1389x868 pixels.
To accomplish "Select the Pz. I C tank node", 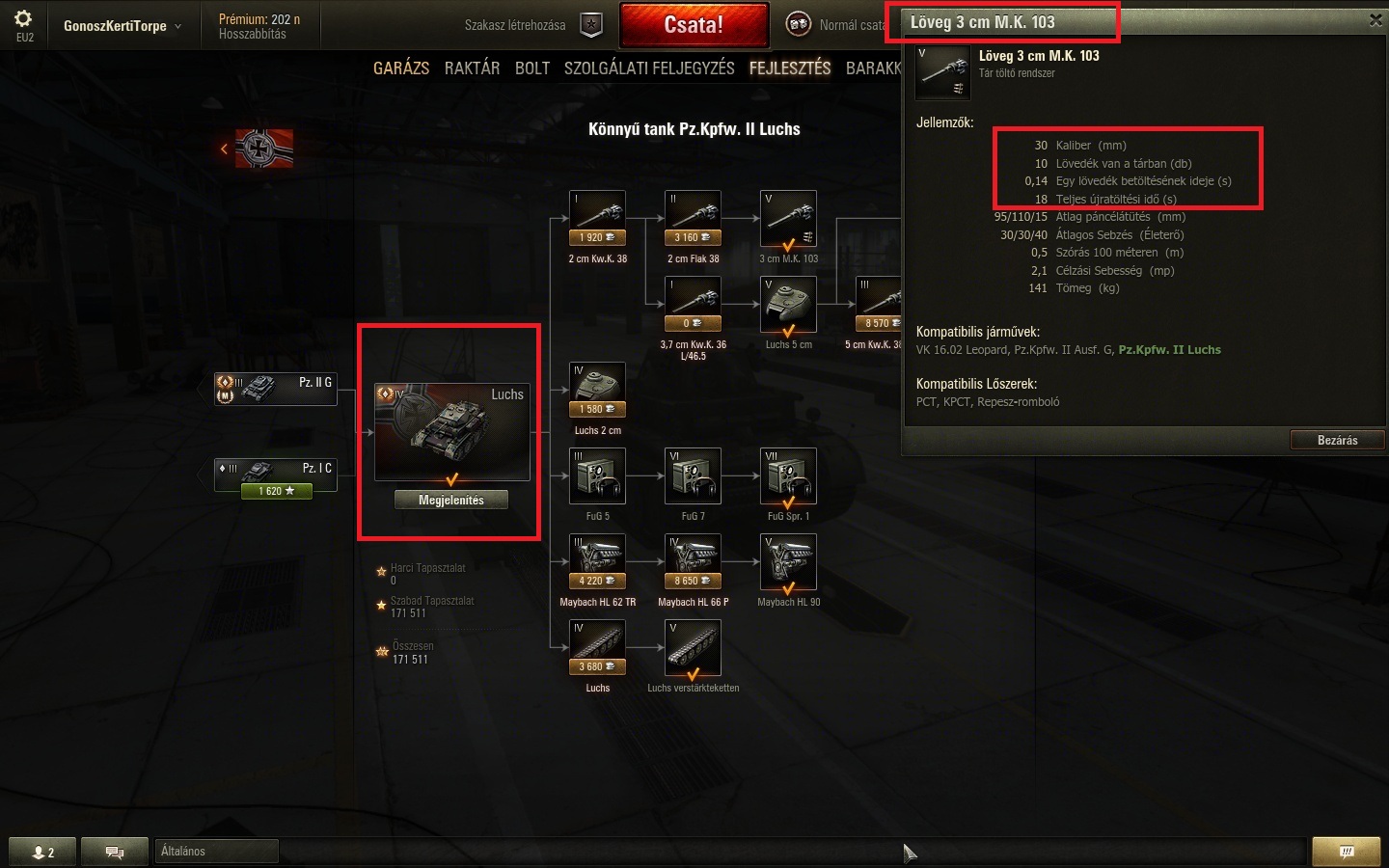I will (x=276, y=475).
